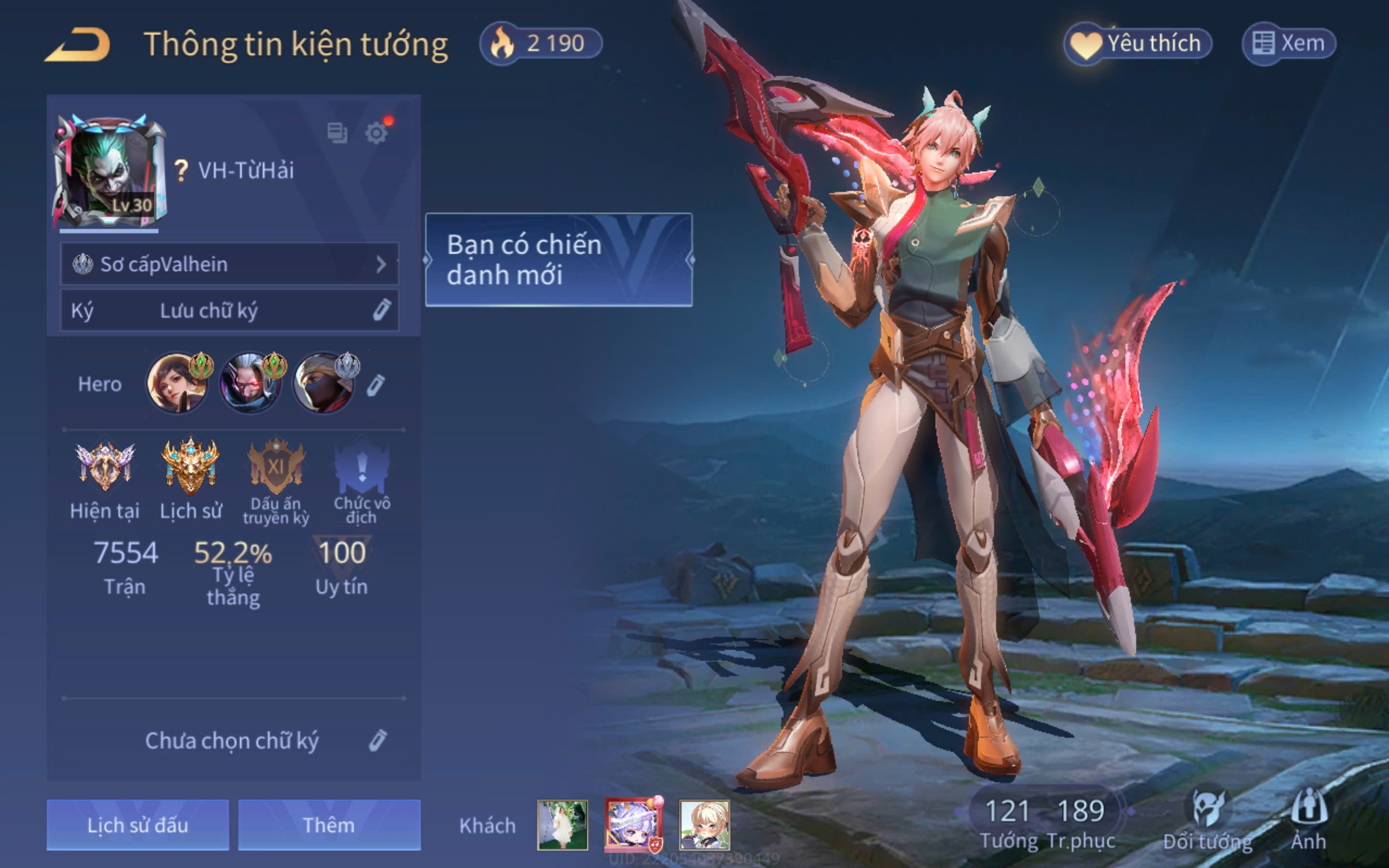Click the 2 190 popularity flame badge
The width and height of the screenshot is (1389, 868).
(541, 43)
